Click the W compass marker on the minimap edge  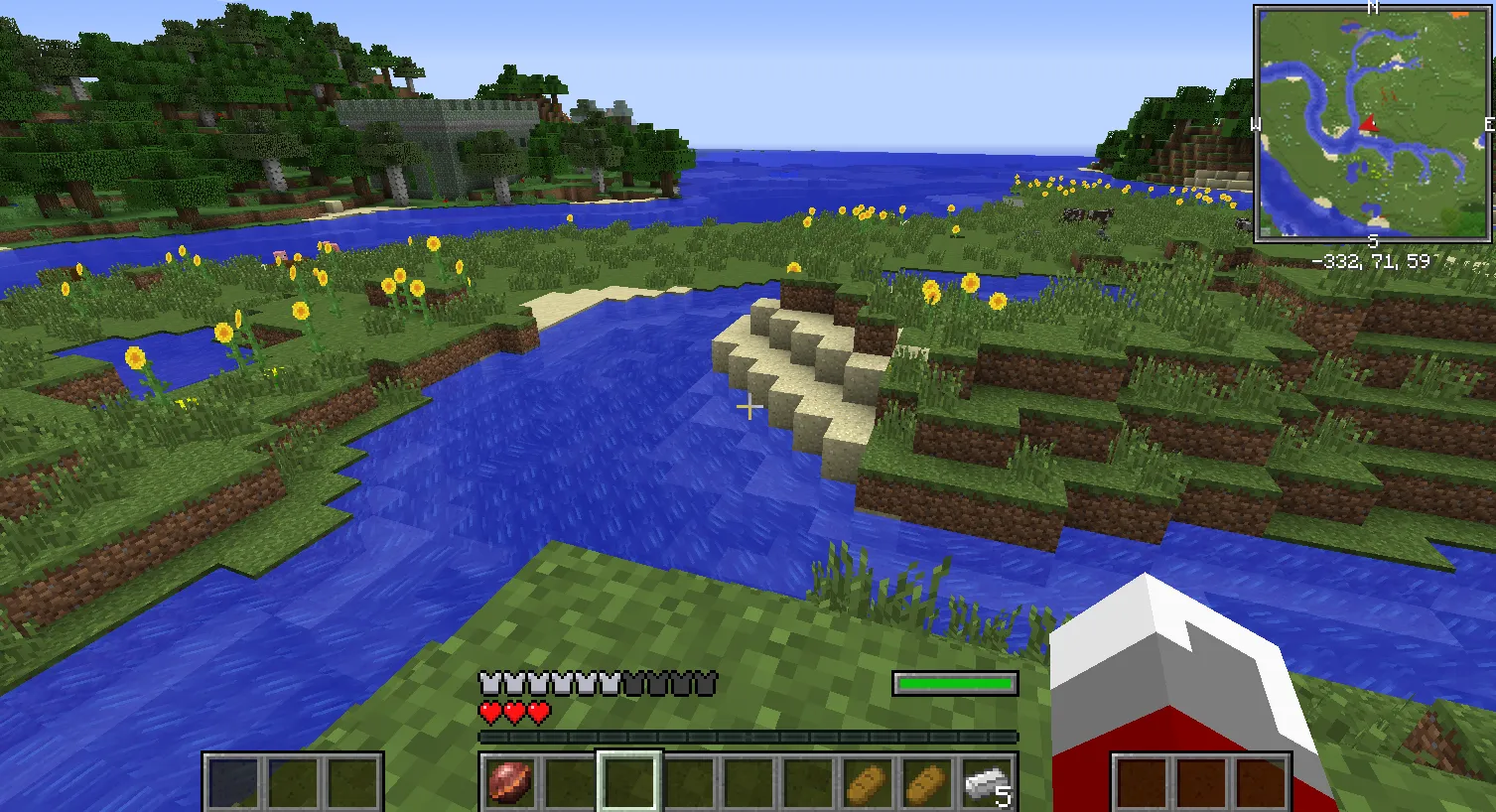click(x=1258, y=124)
